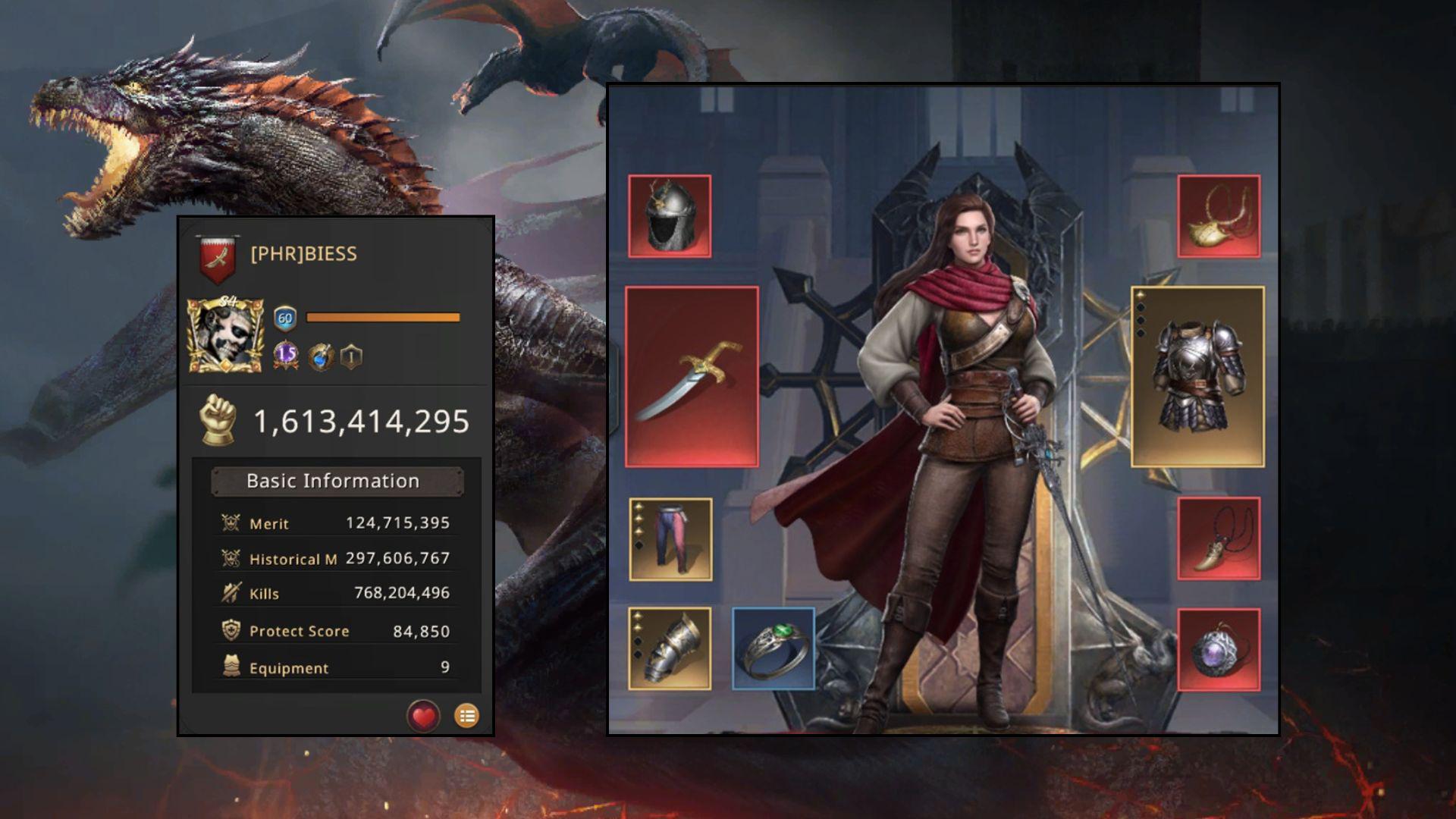Choose the green gem ring slot

[x=773, y=649]
